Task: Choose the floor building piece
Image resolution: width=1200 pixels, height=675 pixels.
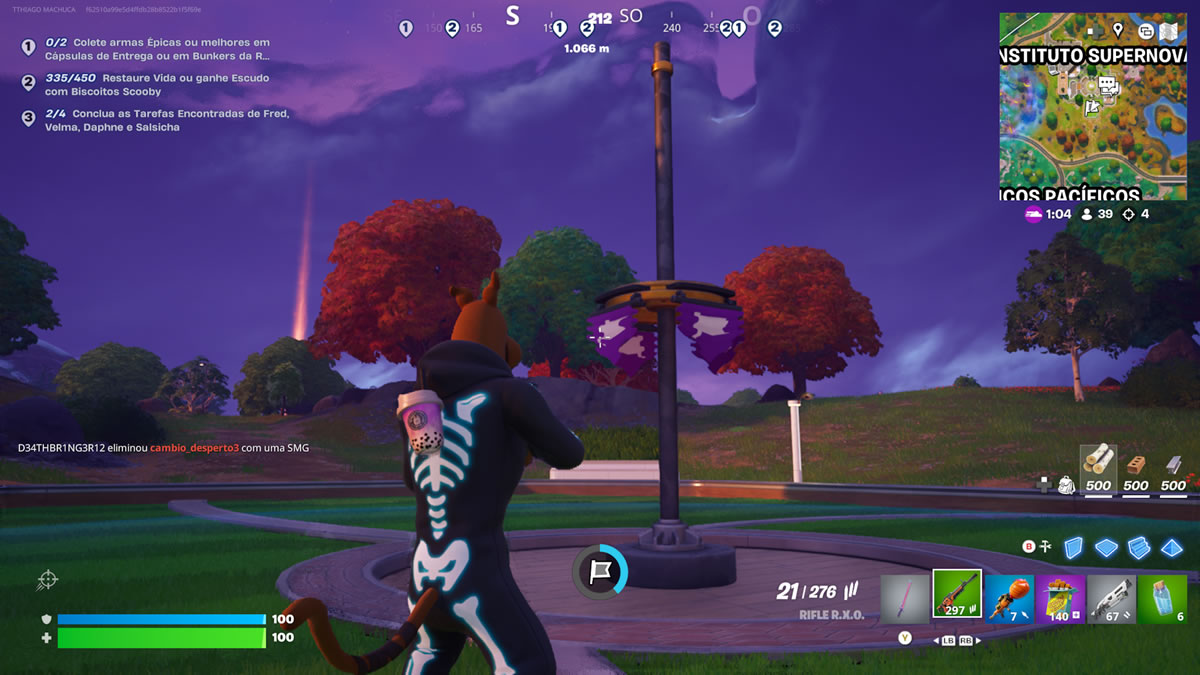Action: (1106, 547)
